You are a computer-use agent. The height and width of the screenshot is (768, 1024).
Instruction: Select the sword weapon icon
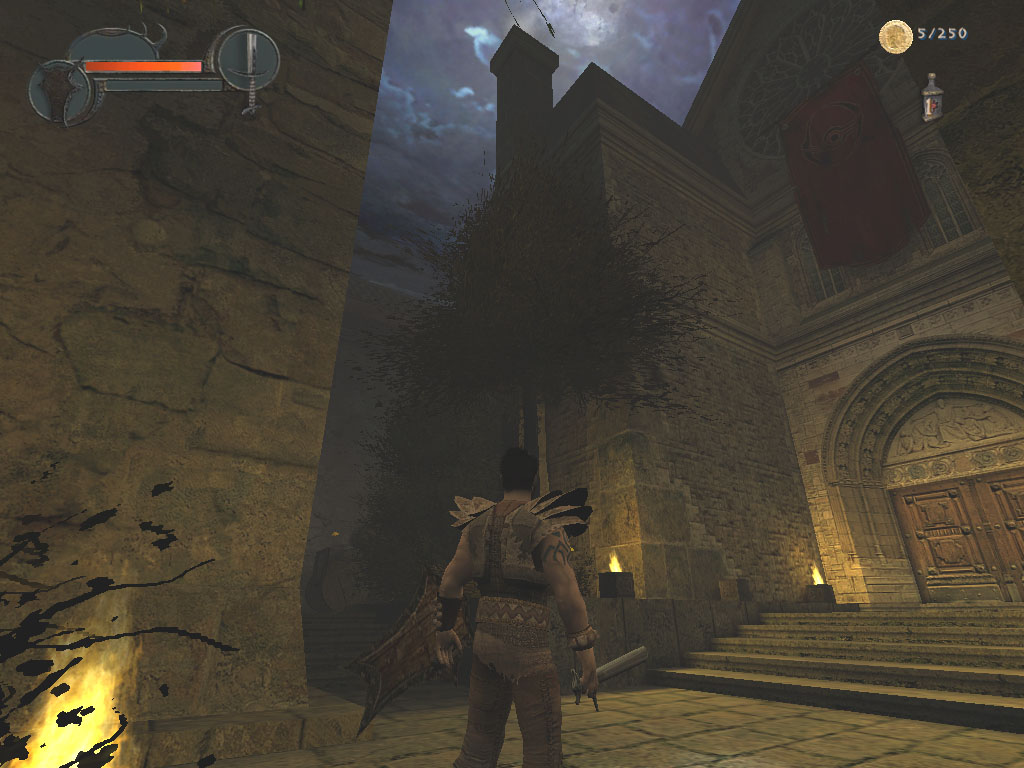pyautogui.click(x=248, y=60)
